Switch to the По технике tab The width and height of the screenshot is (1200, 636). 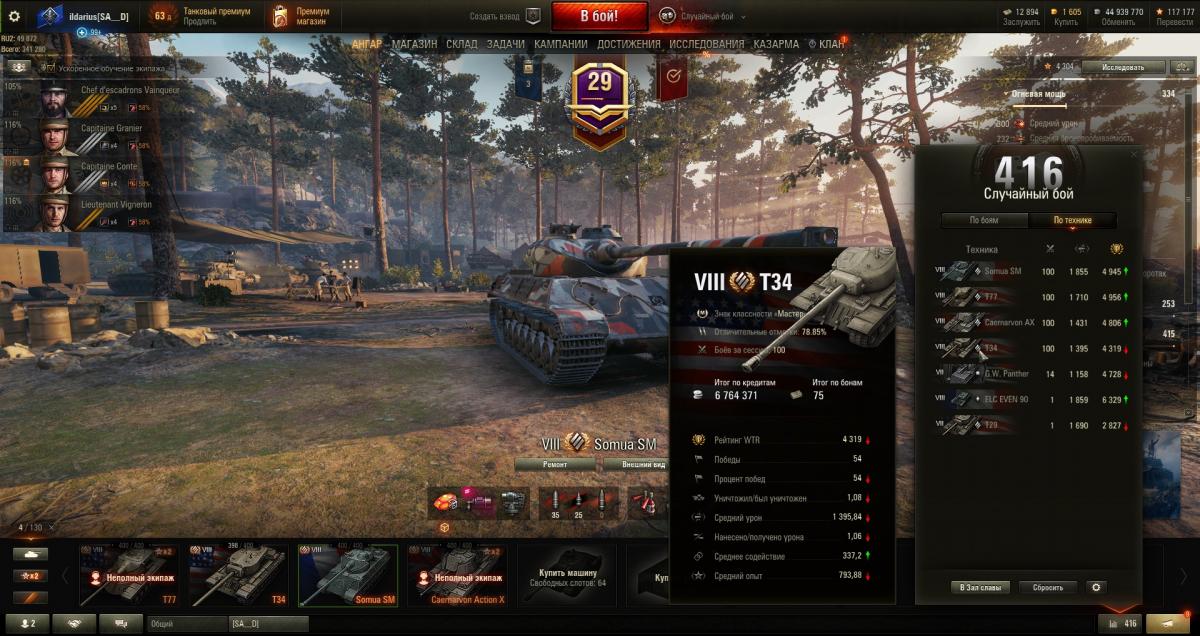1072,220
